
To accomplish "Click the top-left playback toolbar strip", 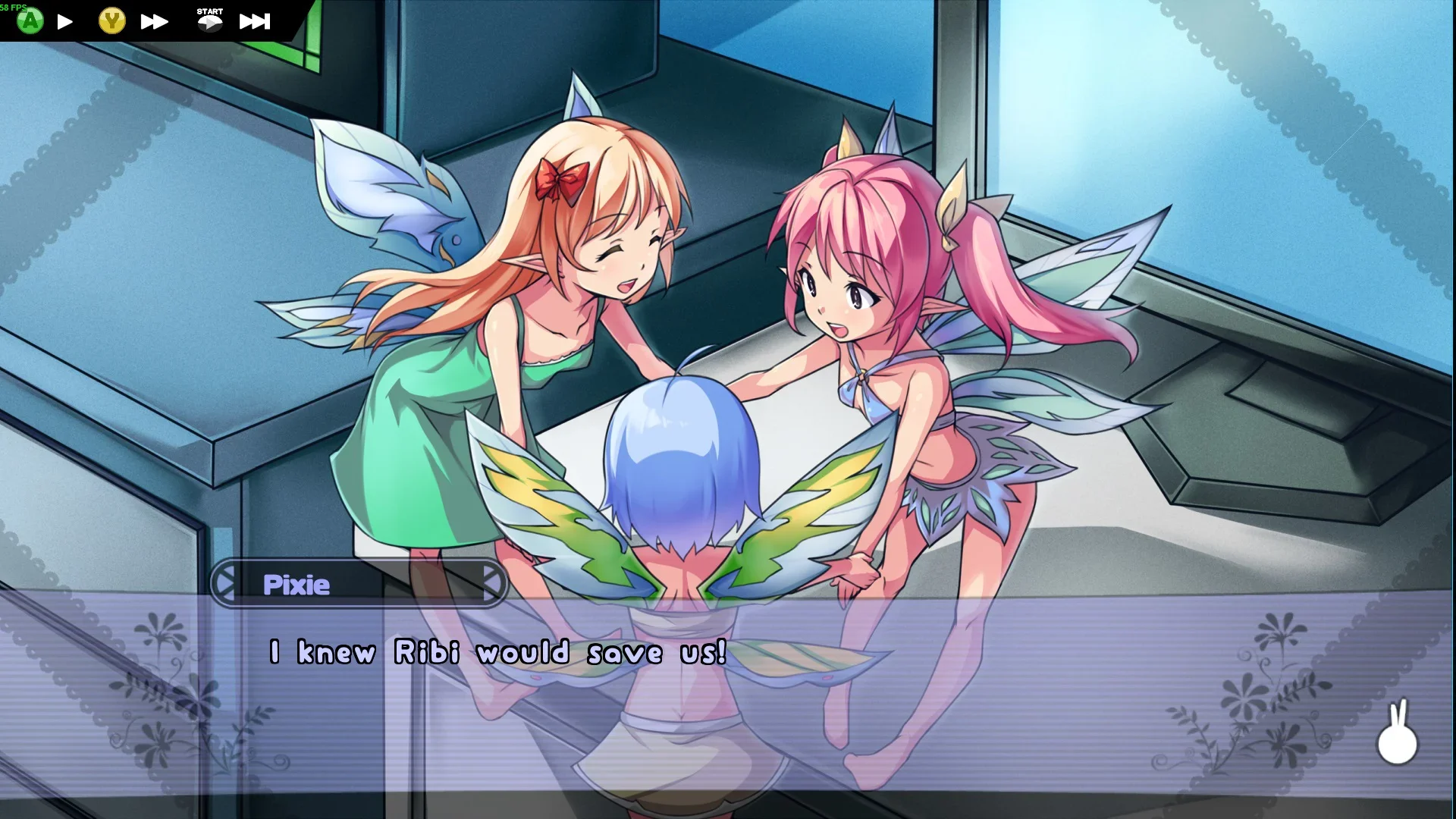I will pos(144,20).
